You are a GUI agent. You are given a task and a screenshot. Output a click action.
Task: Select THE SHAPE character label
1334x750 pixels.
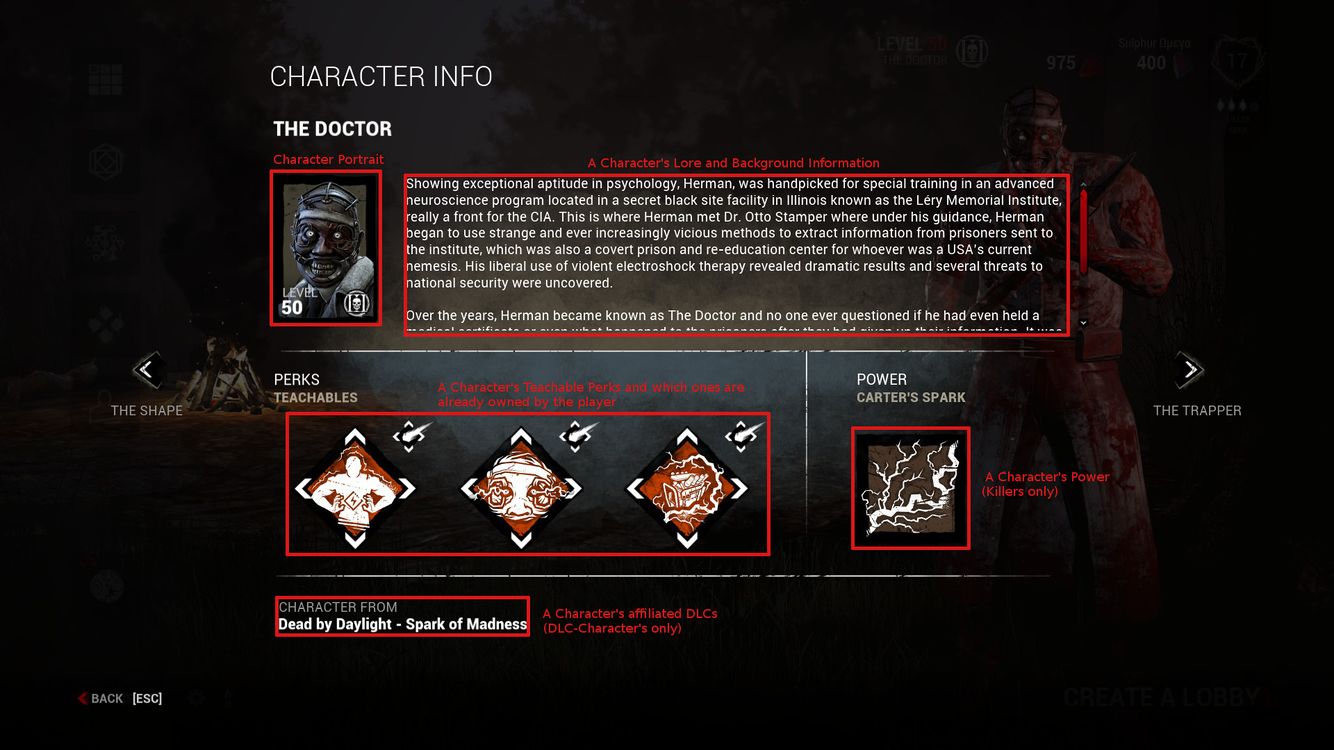(146, 410)
